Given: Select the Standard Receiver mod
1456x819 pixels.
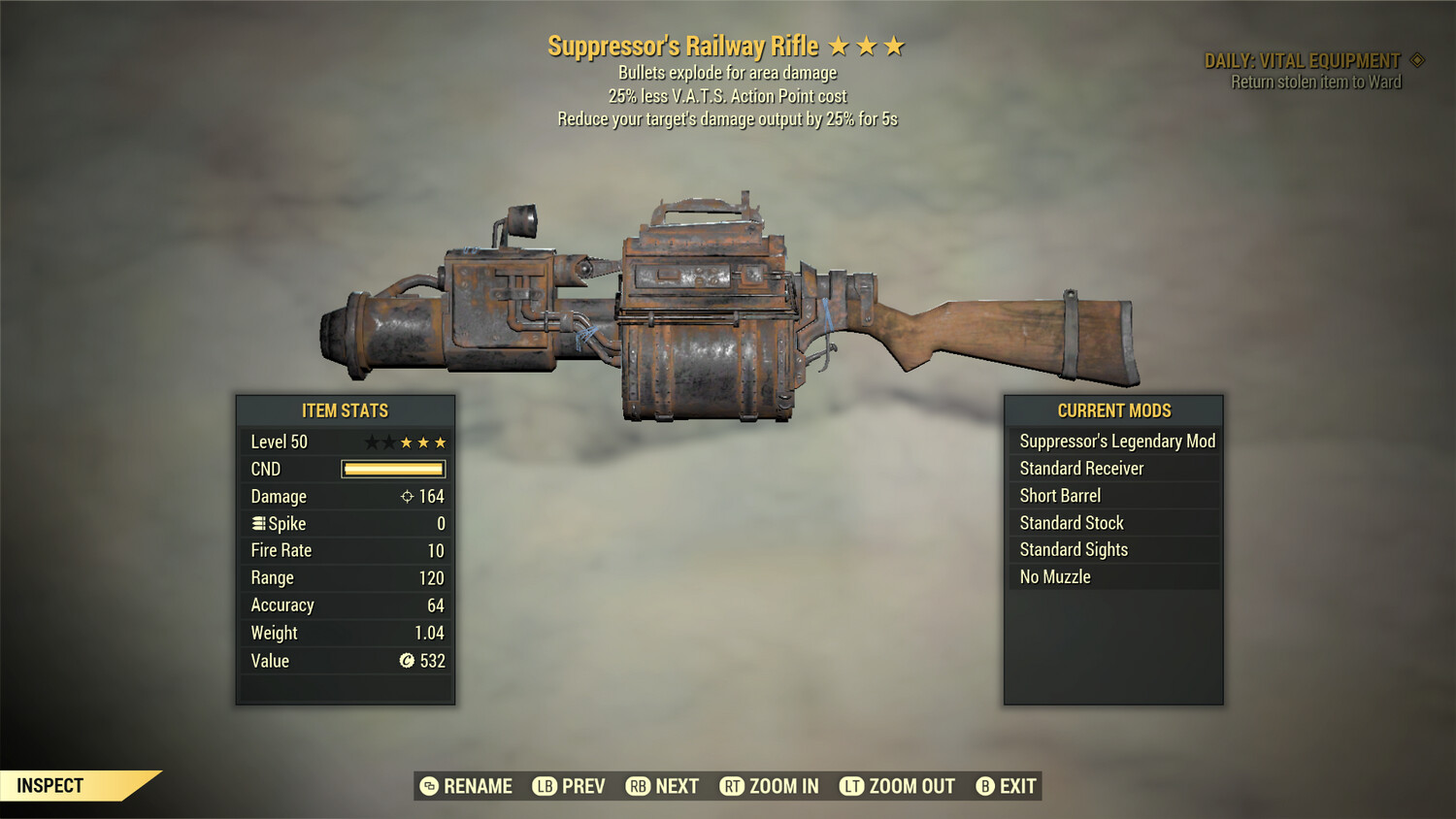Looking at the screenshot, I should [x=1080, y=468].
